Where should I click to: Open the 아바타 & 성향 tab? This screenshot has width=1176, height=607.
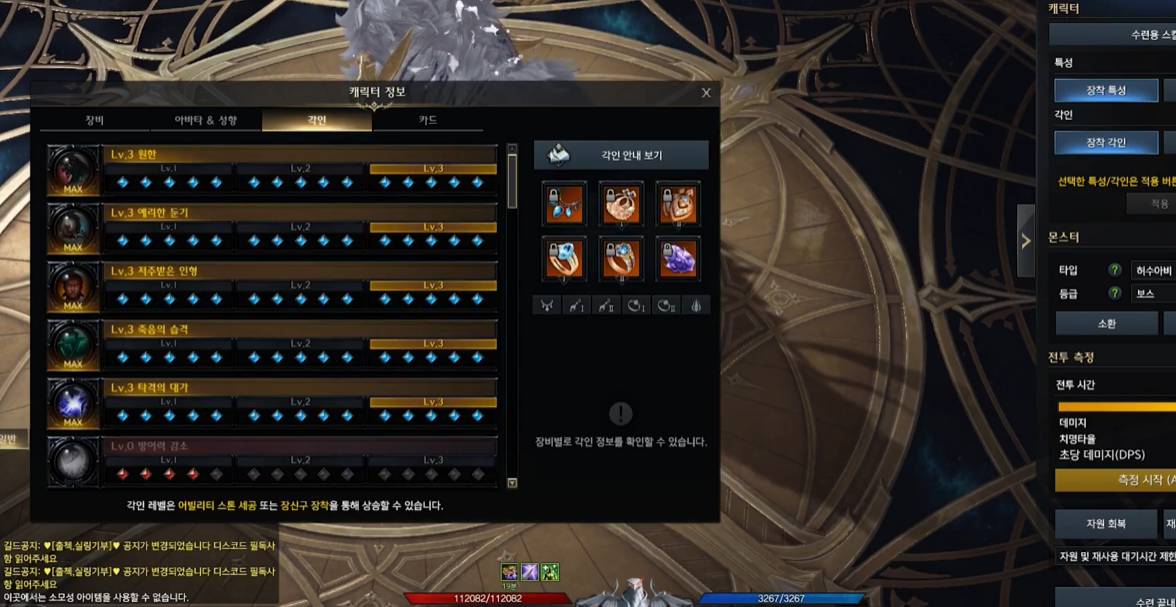[x=206, y=120]
